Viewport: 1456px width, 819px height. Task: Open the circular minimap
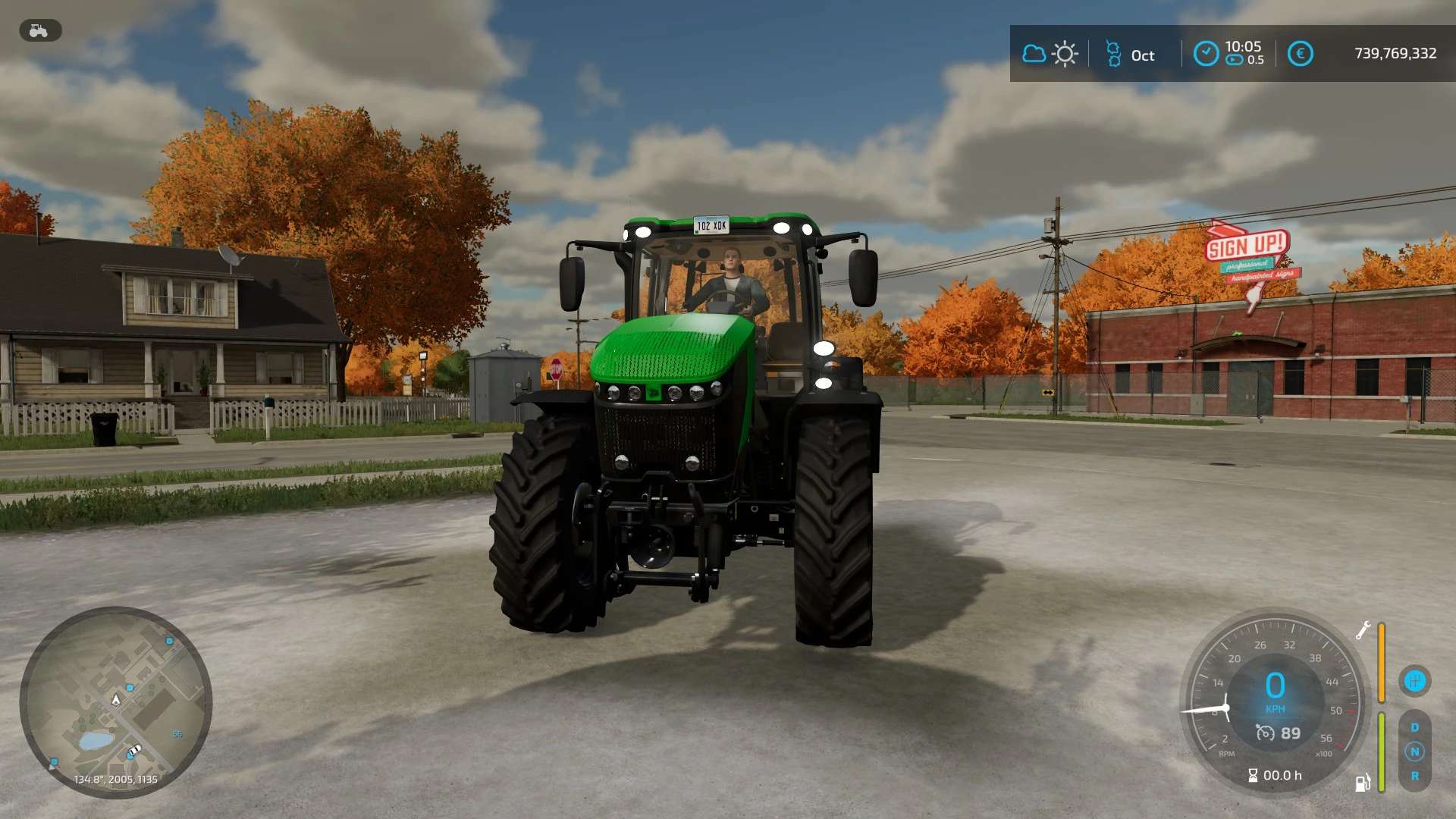pyautogui.click(x=115, y=702)
